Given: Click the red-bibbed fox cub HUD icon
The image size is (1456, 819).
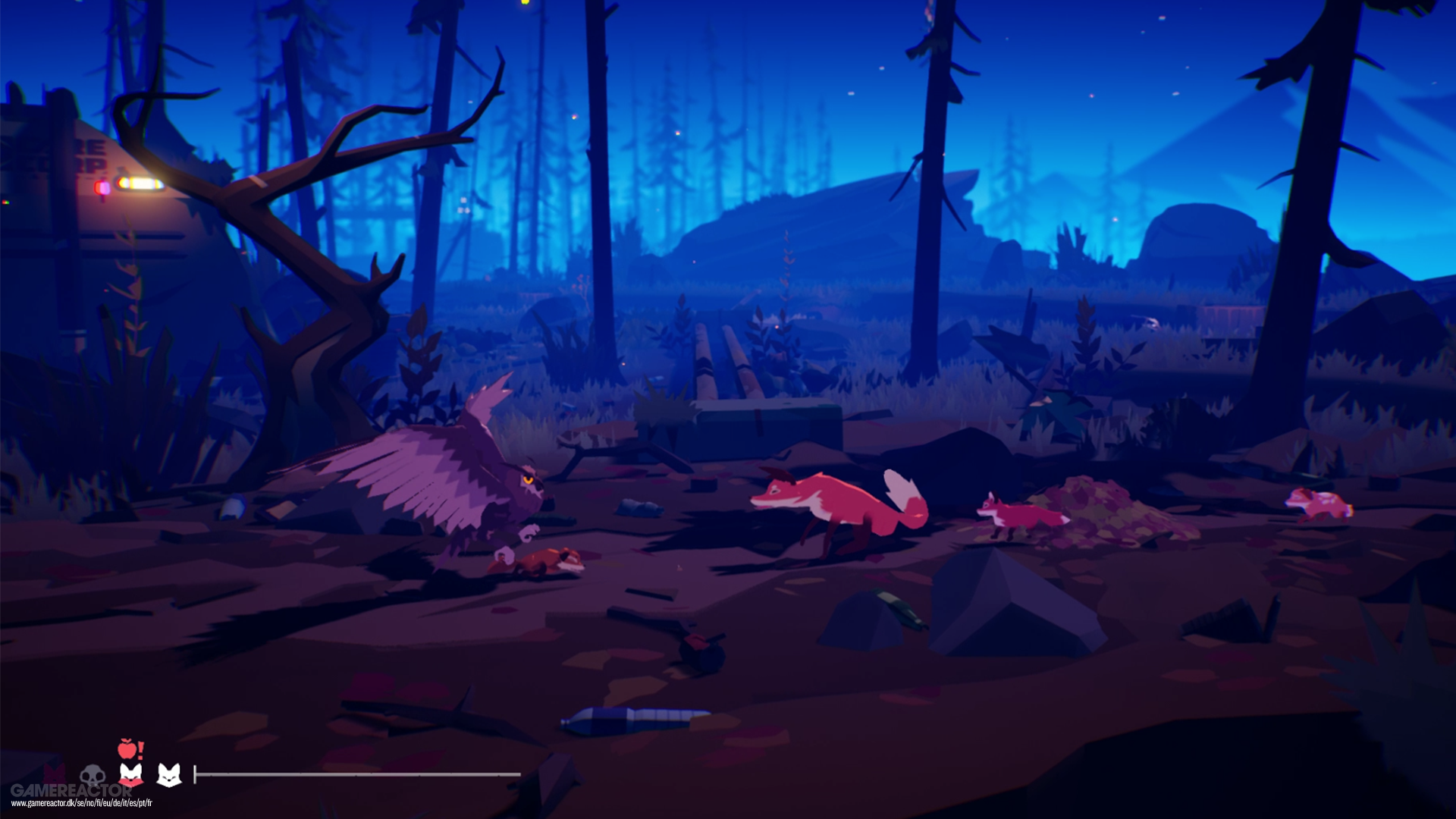Looking at the screenshot, I should point(130,775).
